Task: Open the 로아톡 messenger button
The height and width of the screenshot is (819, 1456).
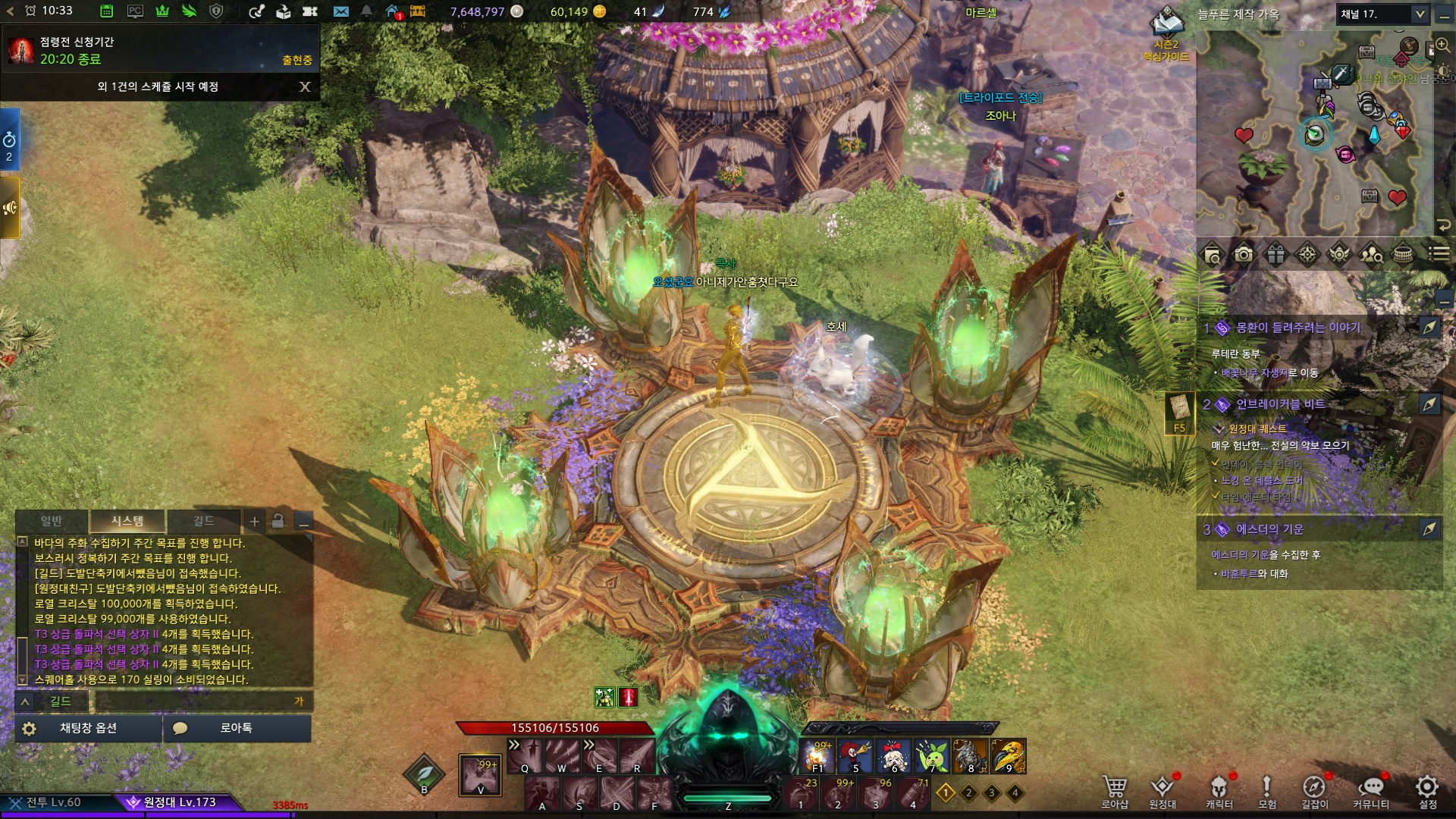Action: point(236,728)
